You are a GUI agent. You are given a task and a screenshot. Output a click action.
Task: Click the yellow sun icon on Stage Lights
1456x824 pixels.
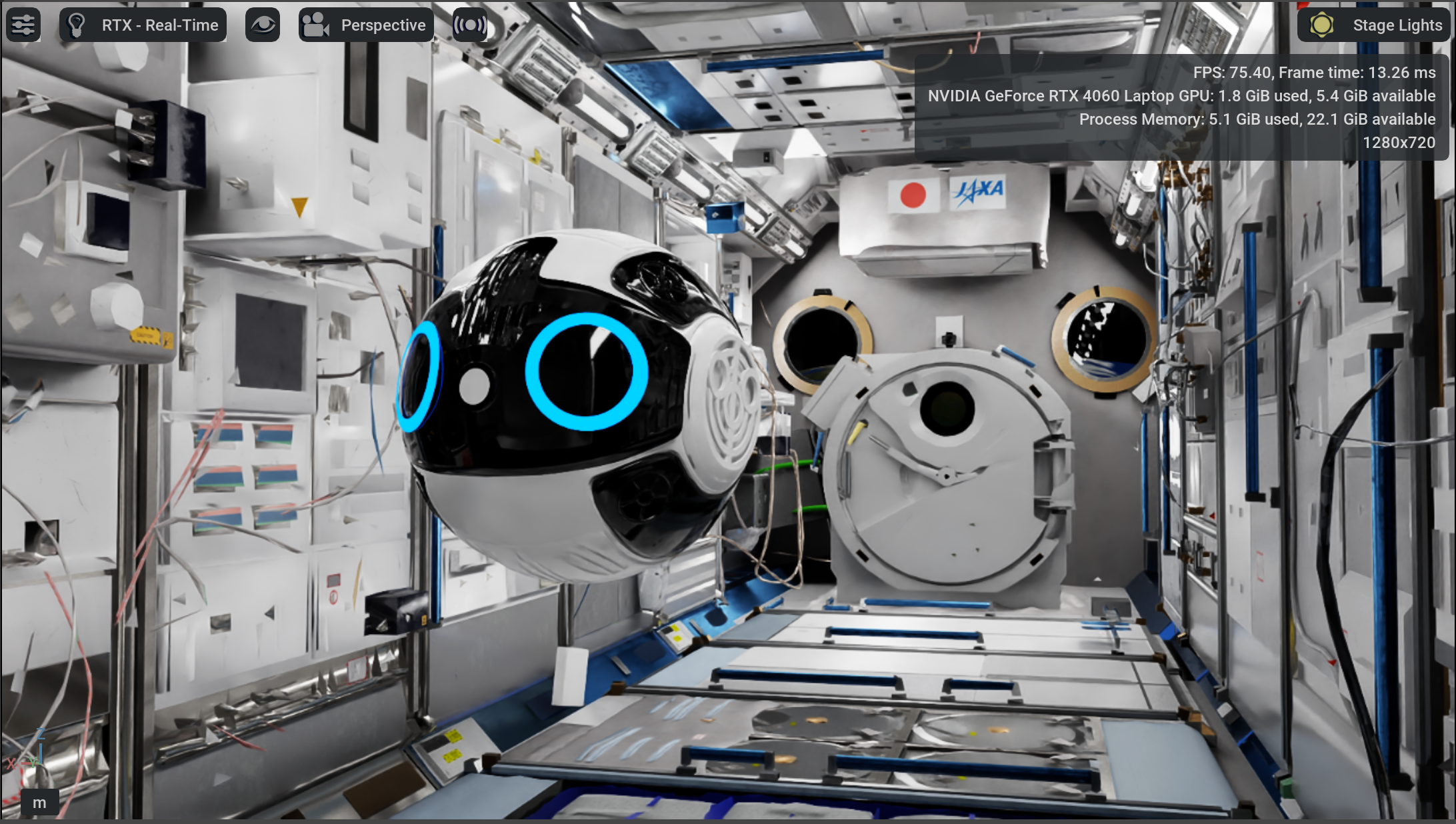1323,25
